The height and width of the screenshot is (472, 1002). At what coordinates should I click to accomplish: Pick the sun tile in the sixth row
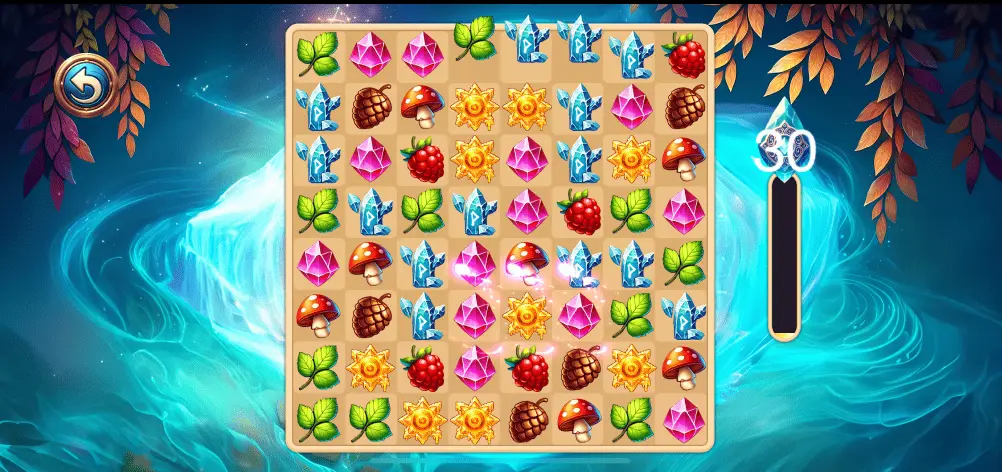527,316
